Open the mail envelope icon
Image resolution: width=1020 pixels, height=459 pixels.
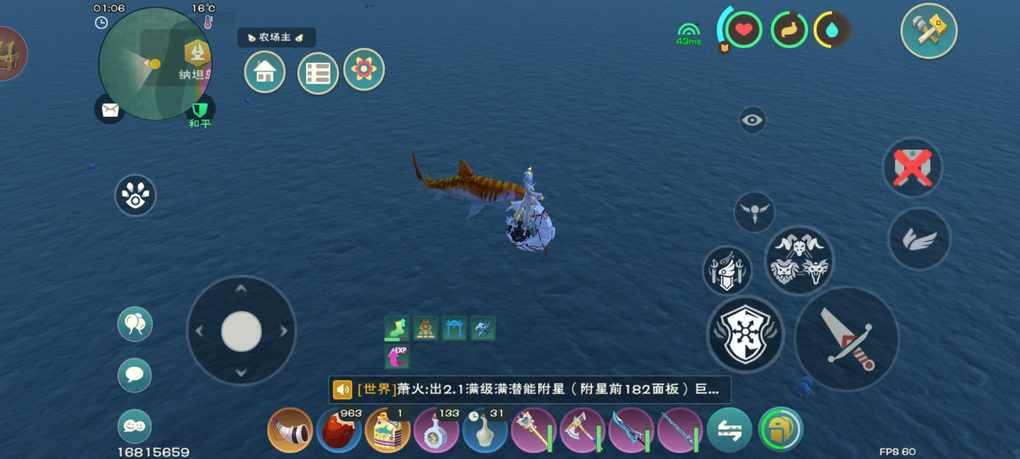[x=110, y=110]
